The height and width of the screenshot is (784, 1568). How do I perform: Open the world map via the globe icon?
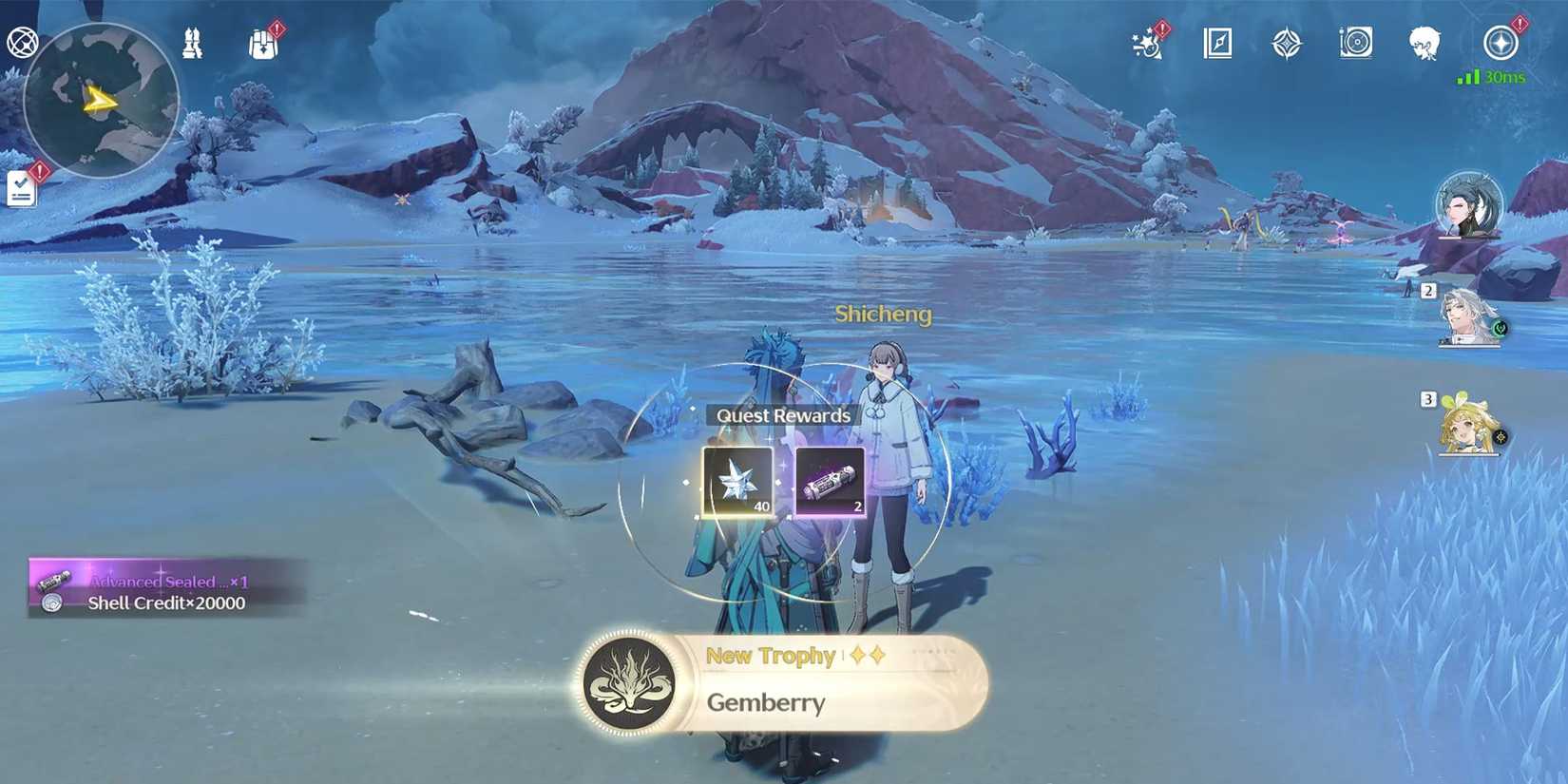click(24, 42)
